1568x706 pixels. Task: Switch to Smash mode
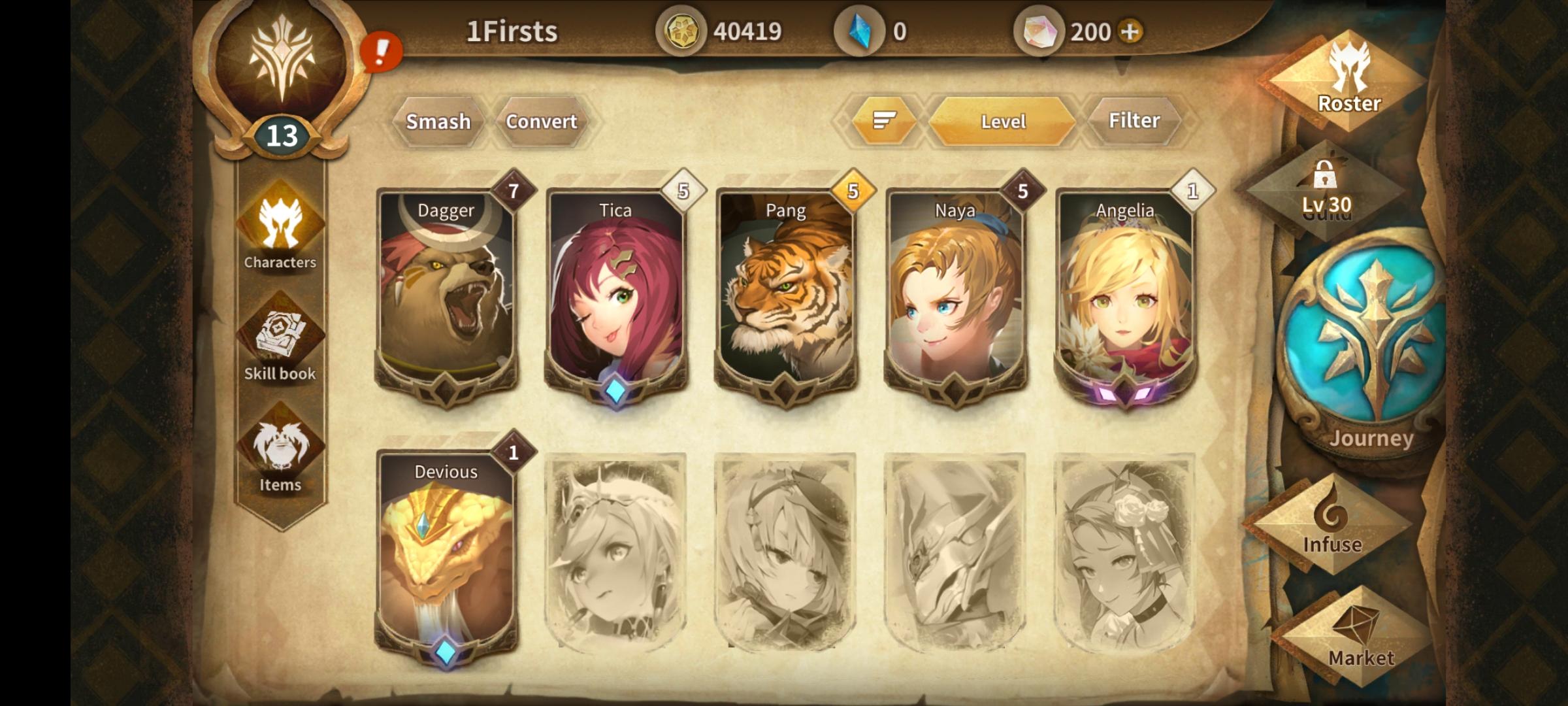[438, 121]
